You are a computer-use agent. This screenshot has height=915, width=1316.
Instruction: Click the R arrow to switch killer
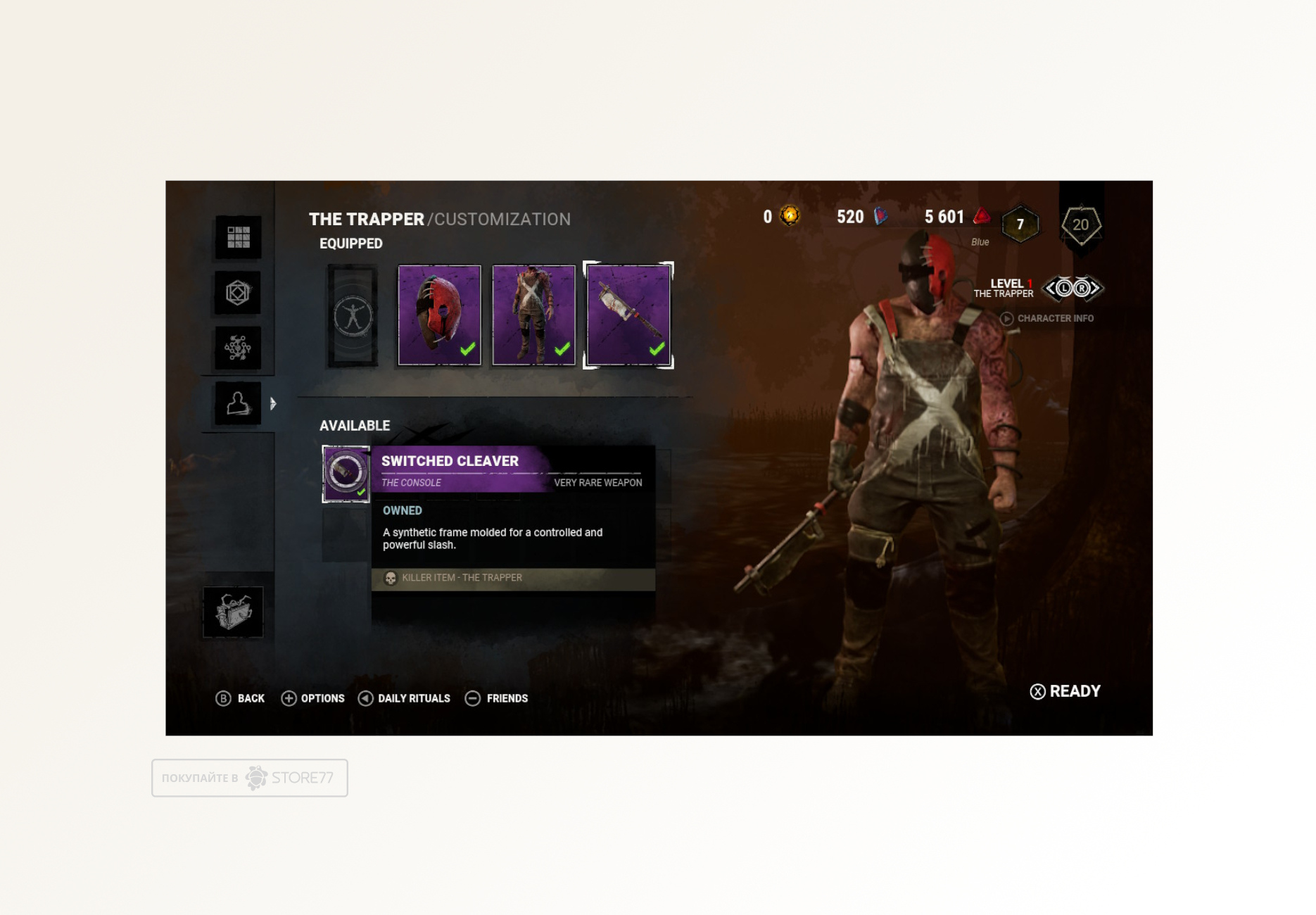[x=1083, y=289]
